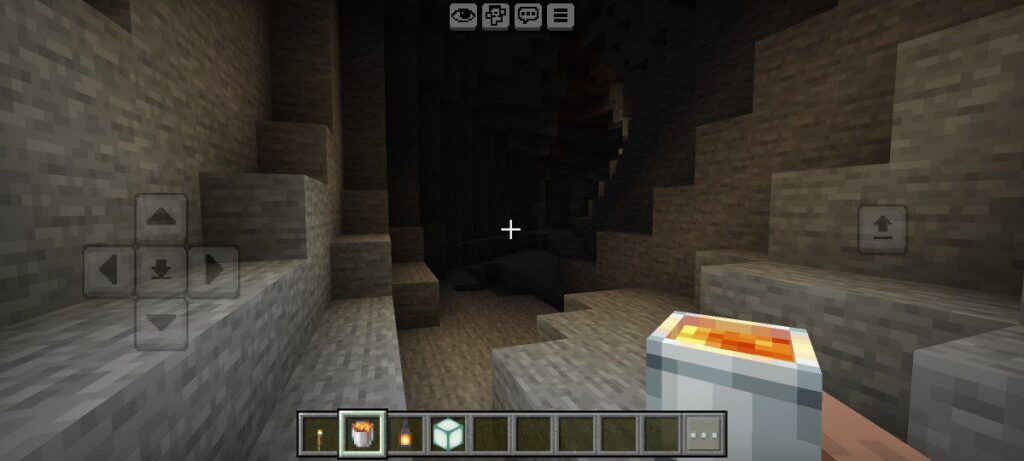
Task: Toggle the eye perspective button
Action: pyautogui.click(x=462, y=15)
